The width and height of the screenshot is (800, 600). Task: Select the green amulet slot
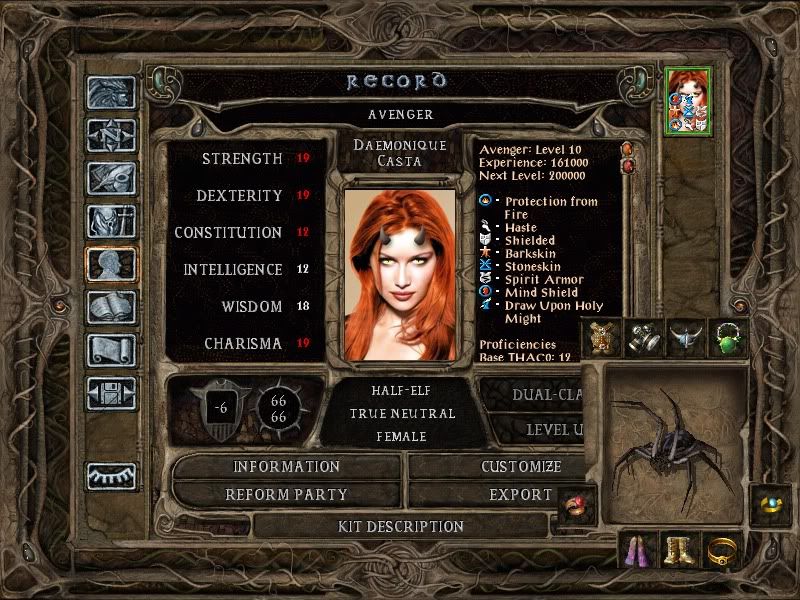(x=728, y=339)
